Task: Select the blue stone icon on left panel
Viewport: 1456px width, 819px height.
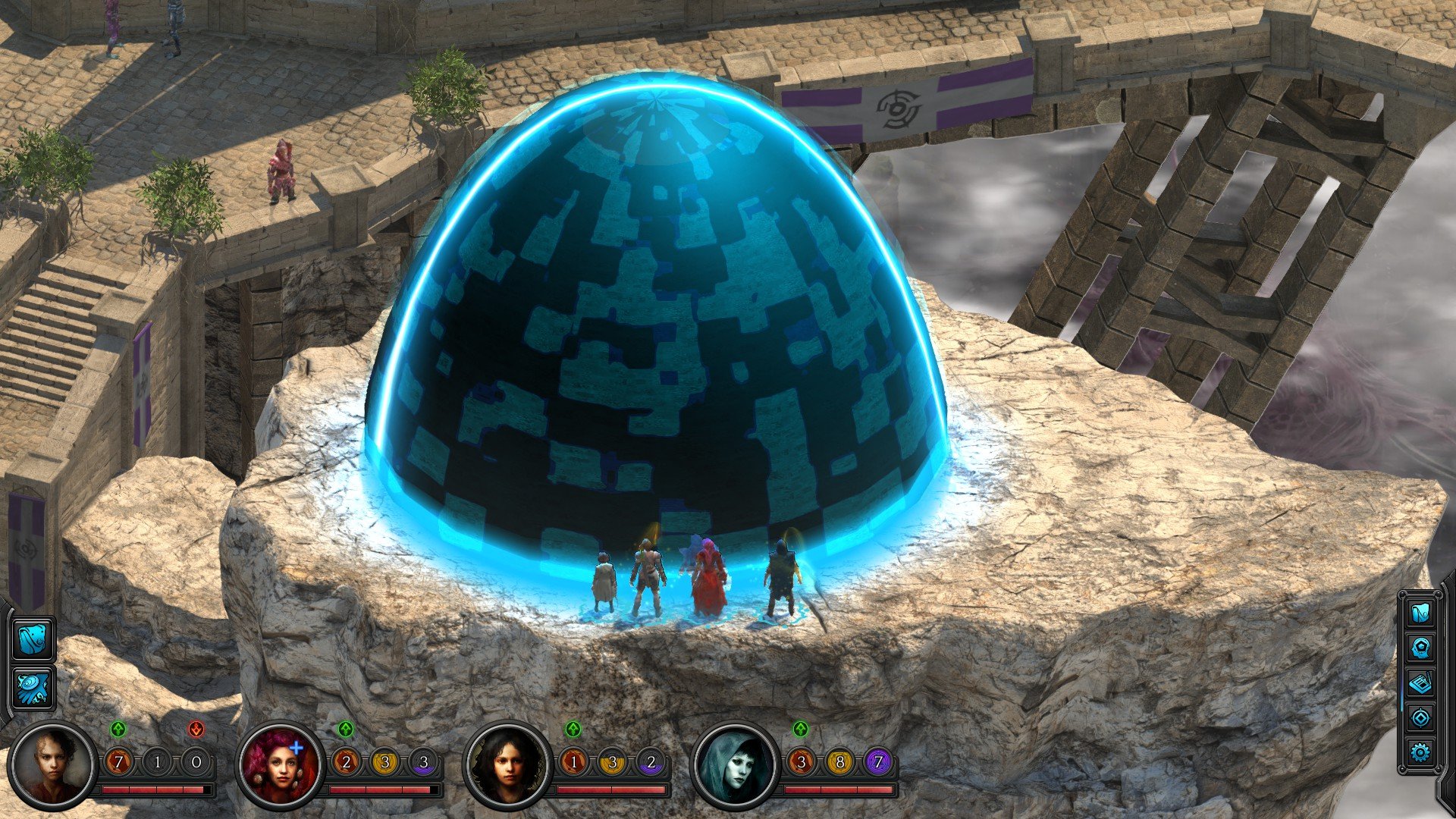Action: pyautogui.click(x=33, y=639)
